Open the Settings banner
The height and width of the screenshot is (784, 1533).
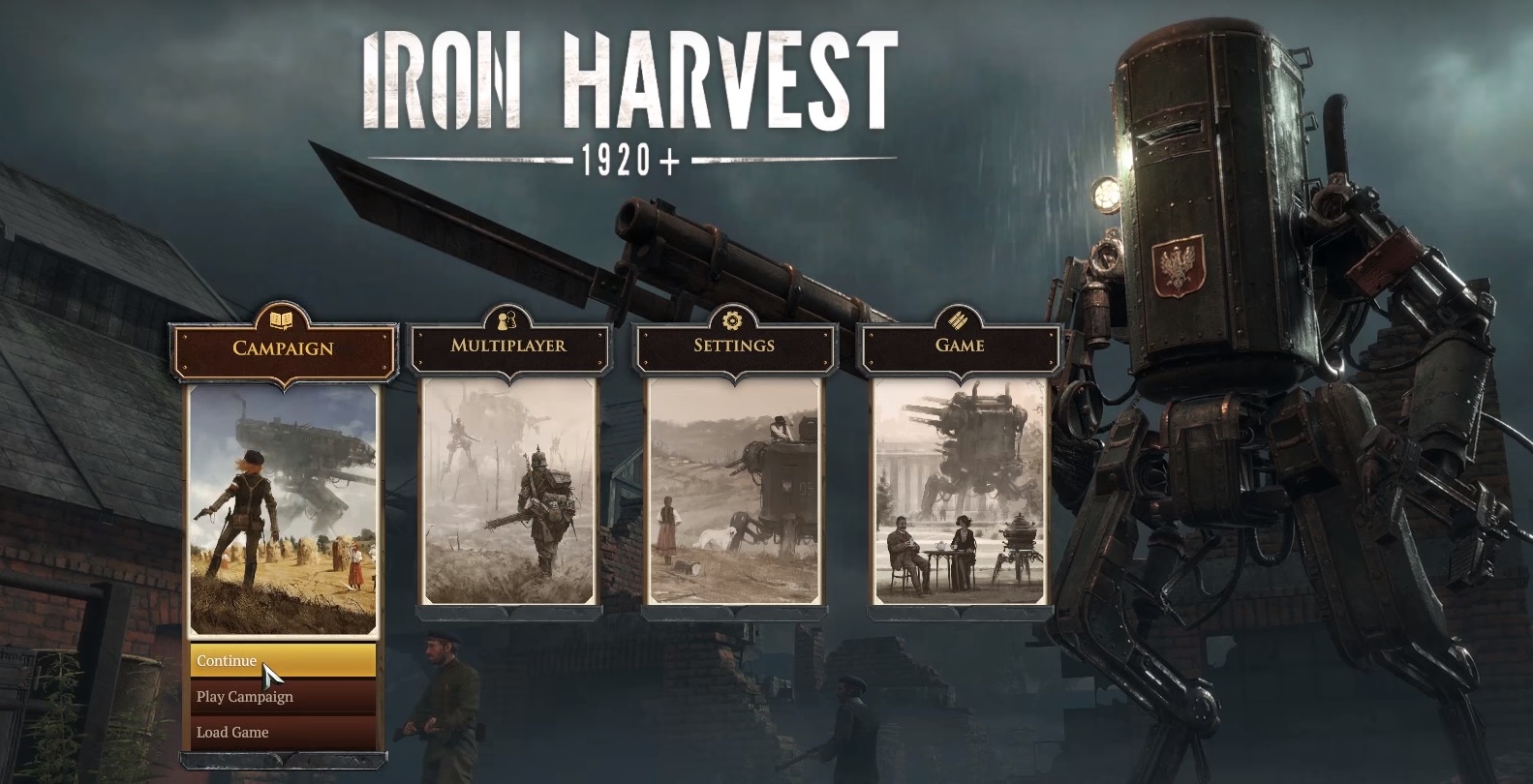[735, 347]
